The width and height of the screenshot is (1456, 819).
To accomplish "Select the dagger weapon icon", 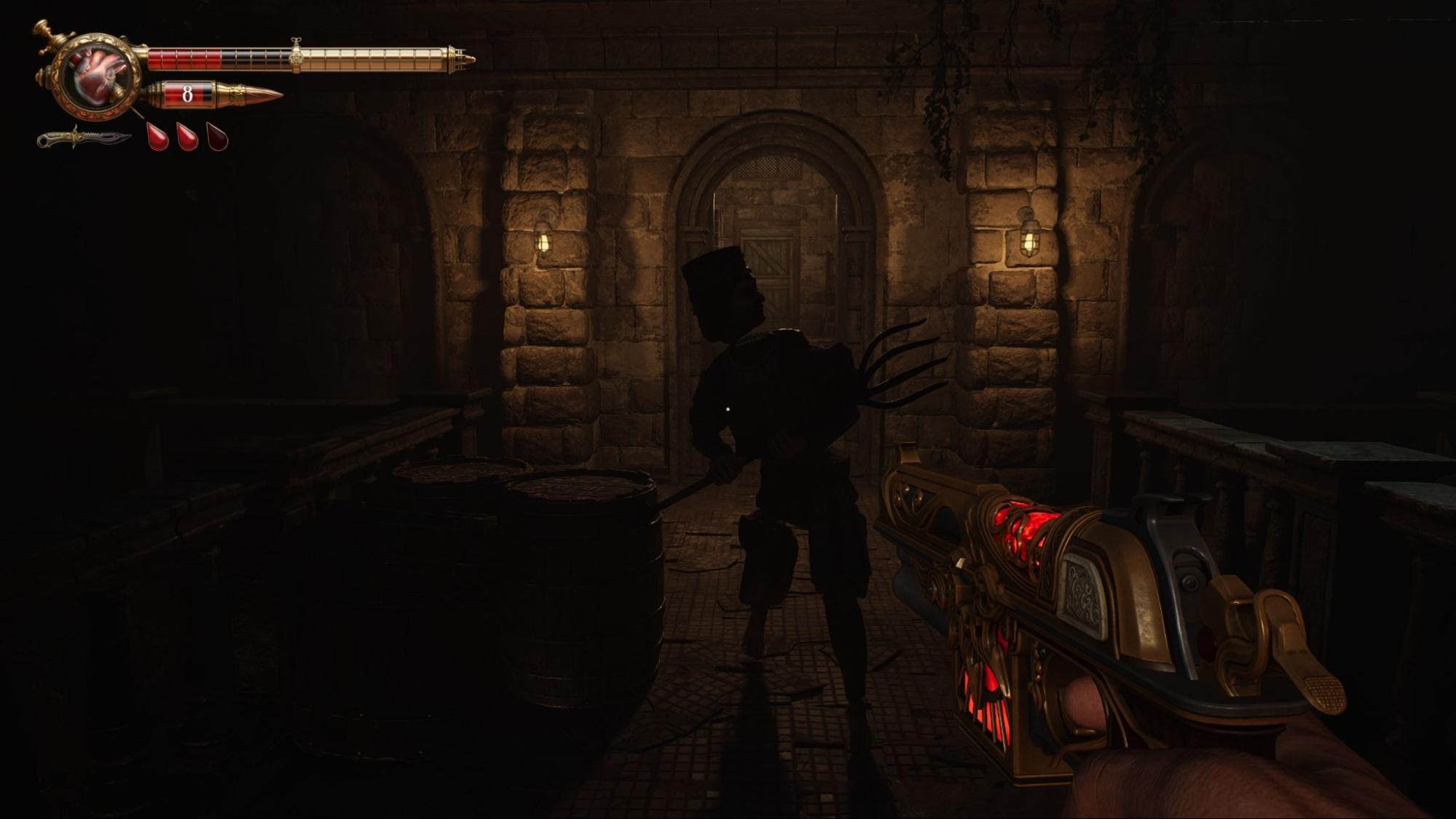I will tap(84, 138).
